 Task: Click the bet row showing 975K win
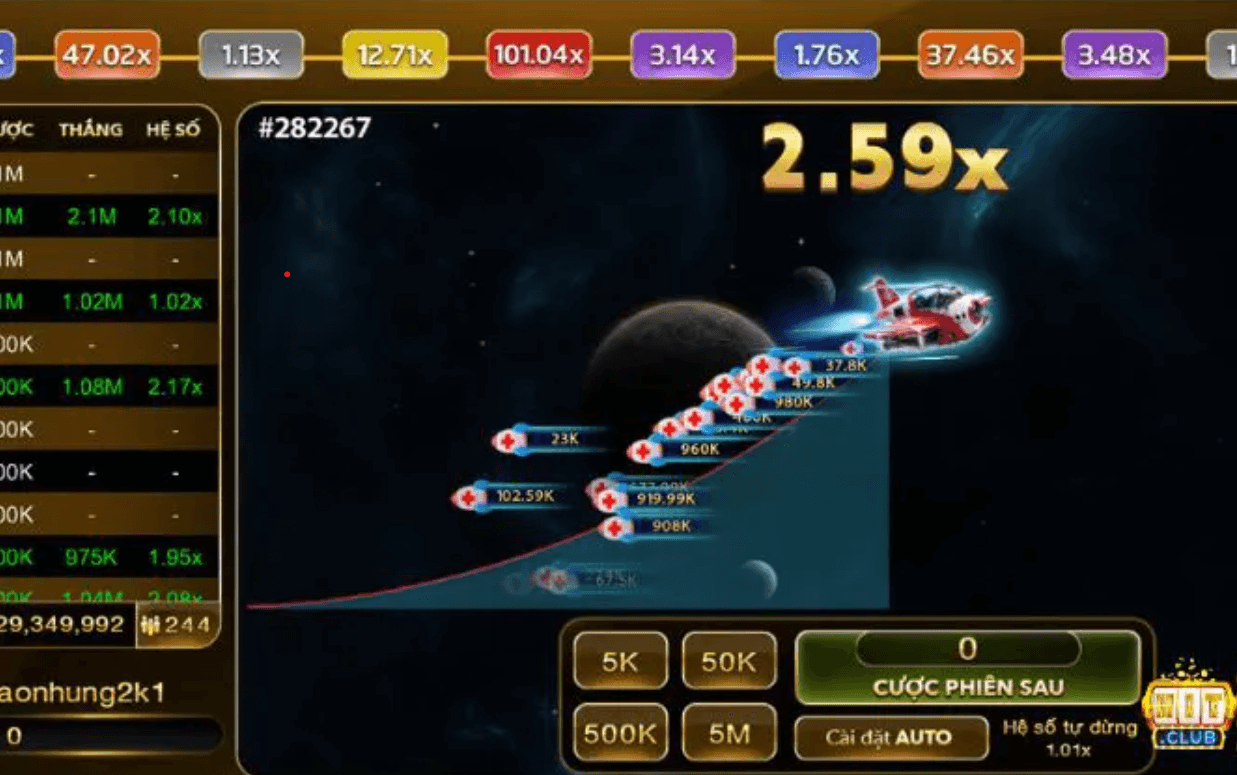tap(108, 557)
